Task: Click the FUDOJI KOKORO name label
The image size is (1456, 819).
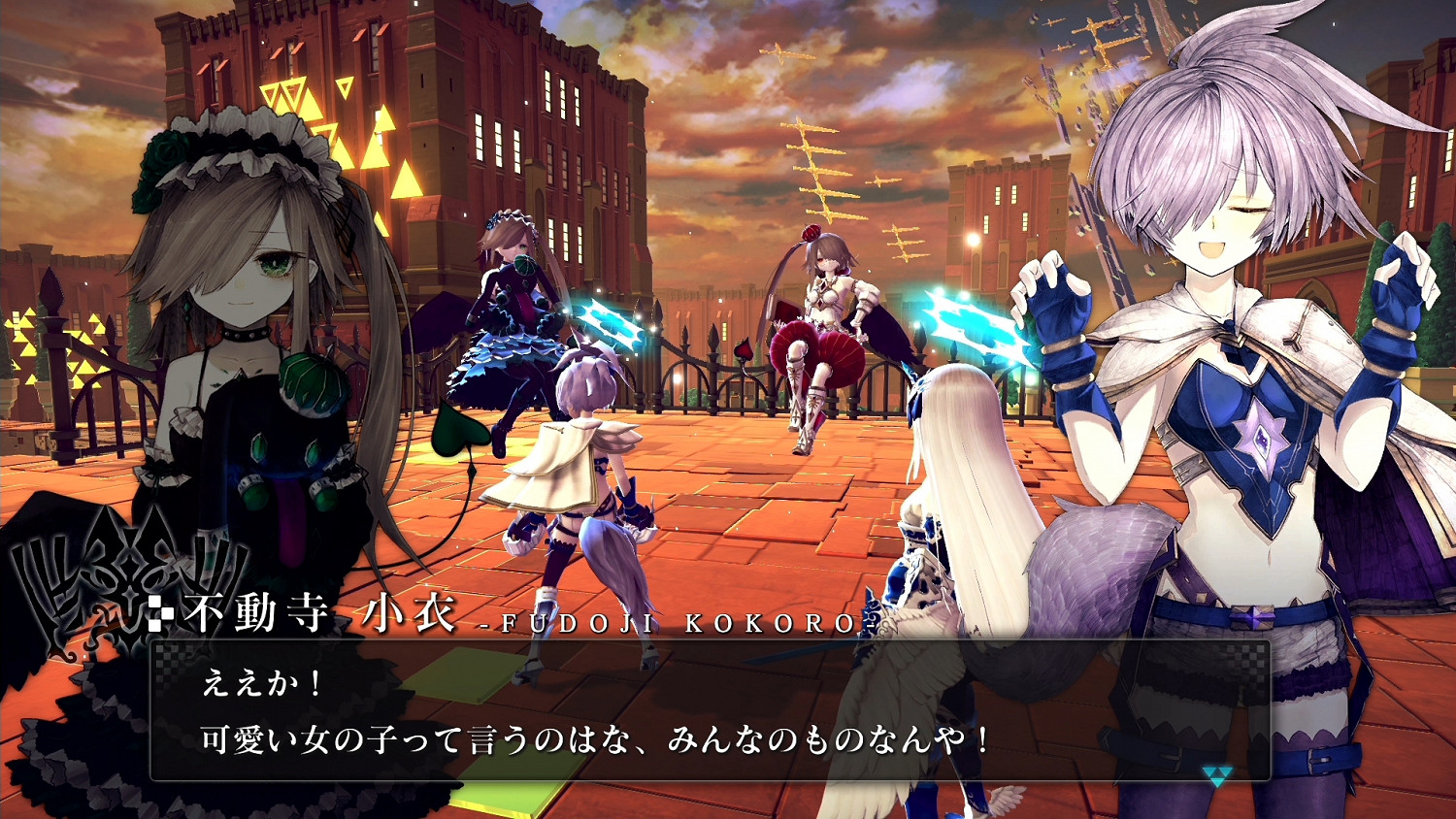Action: click(670, 626)
